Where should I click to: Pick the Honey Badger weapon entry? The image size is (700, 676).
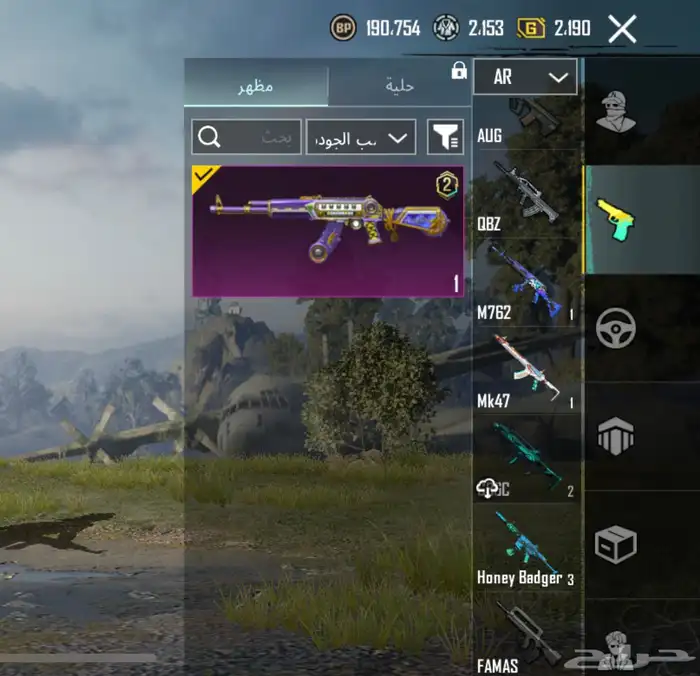tap(526, 548)
